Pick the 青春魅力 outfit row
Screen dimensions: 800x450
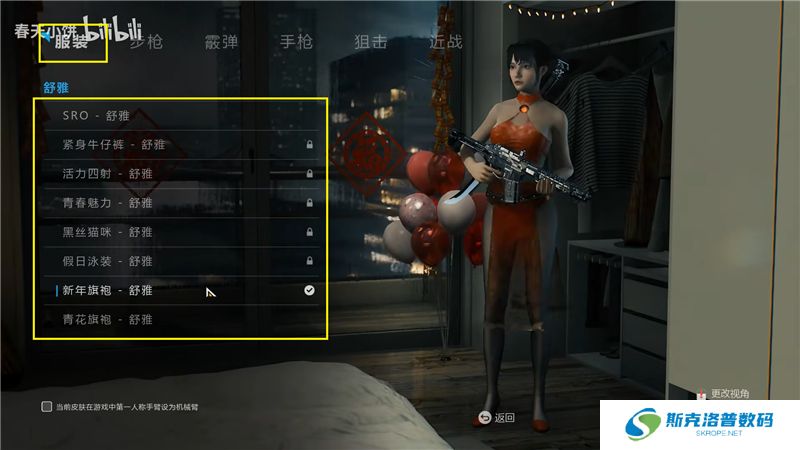[180, 203]
